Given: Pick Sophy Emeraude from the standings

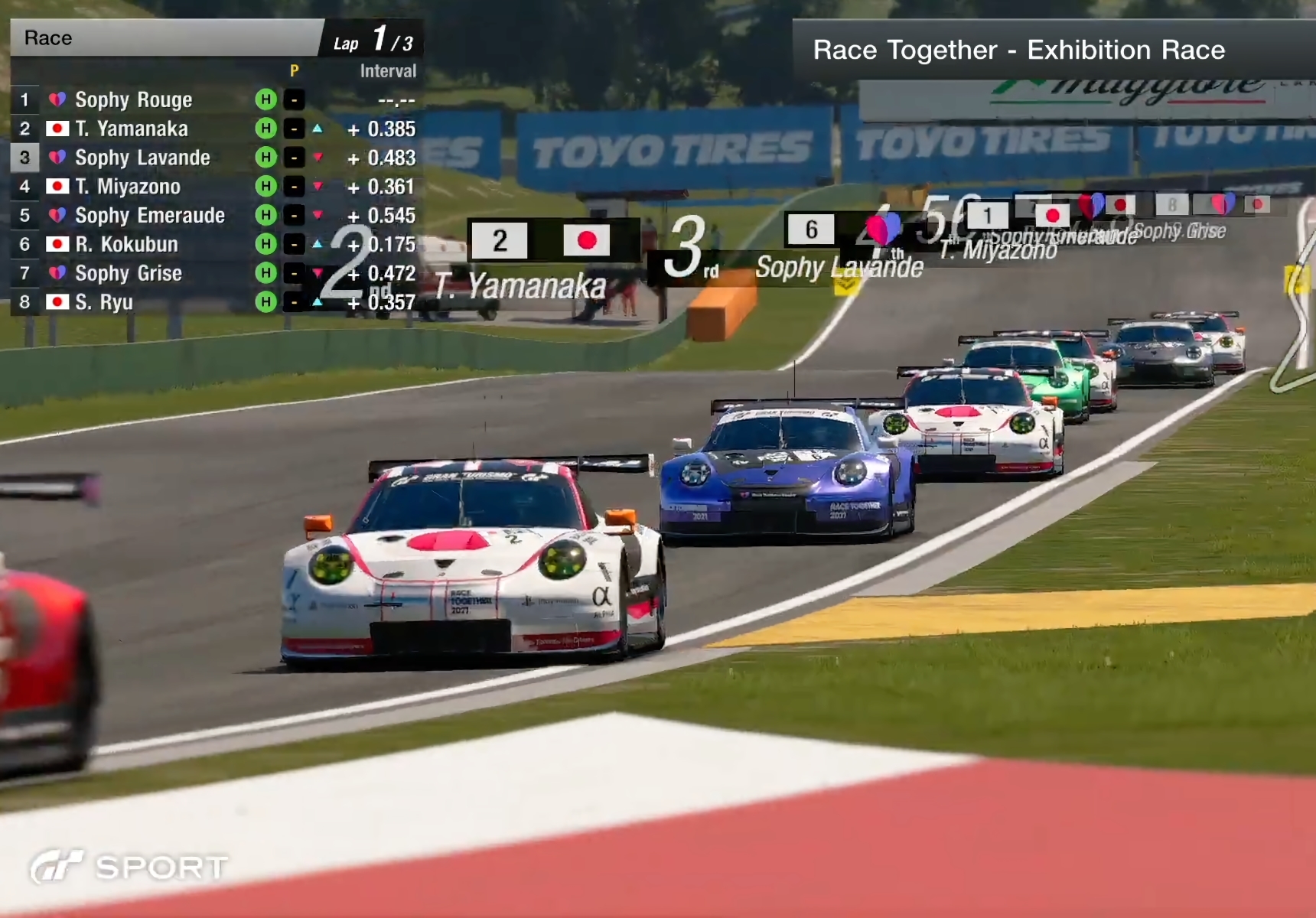Looking at the screenshot, I should 150,216.
